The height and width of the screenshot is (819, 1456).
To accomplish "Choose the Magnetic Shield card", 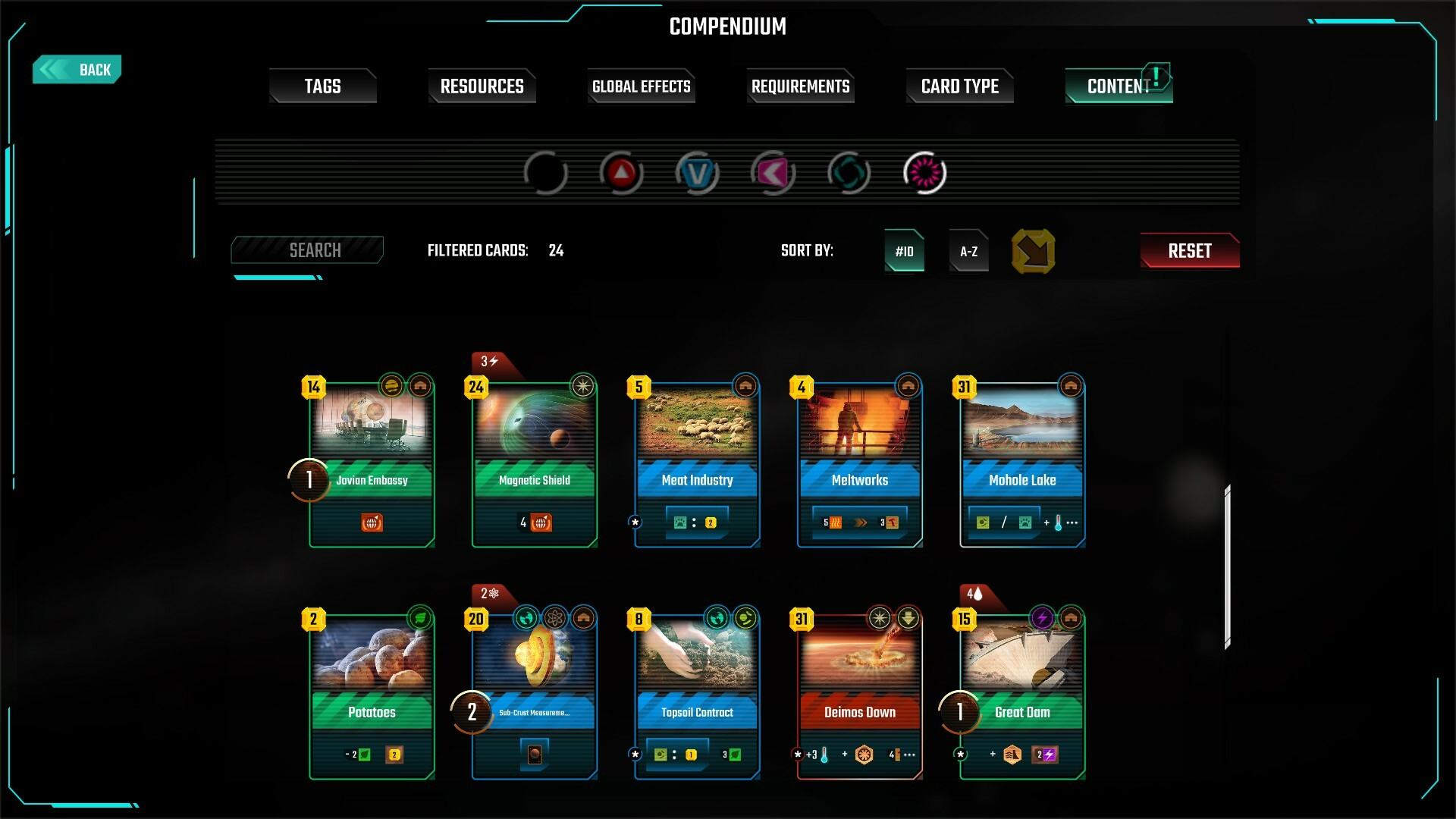I will [x=535, y=463].
